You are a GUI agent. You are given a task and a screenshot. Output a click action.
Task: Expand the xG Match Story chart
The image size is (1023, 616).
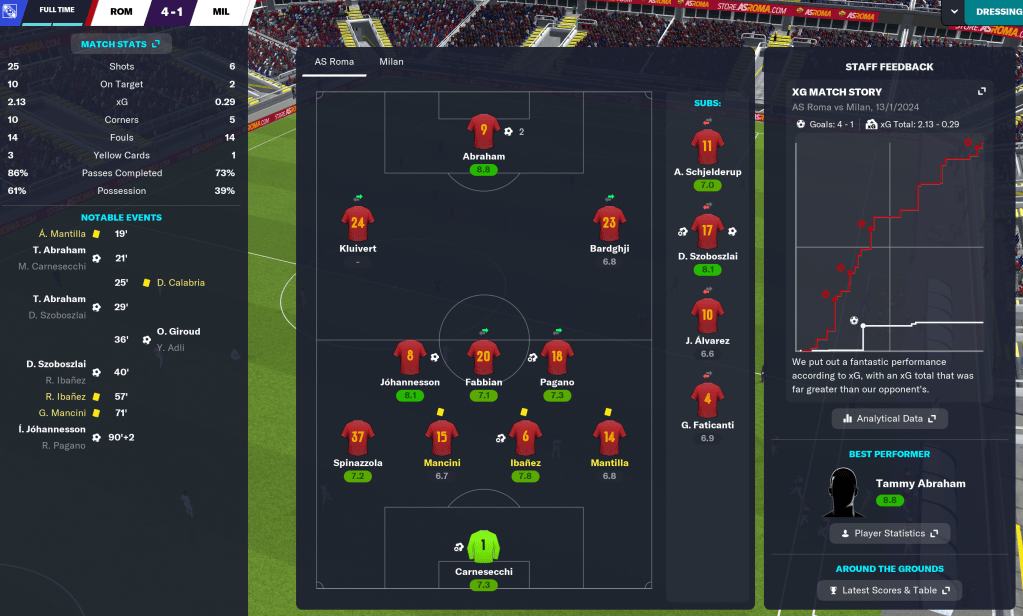(x=982, y=91)
